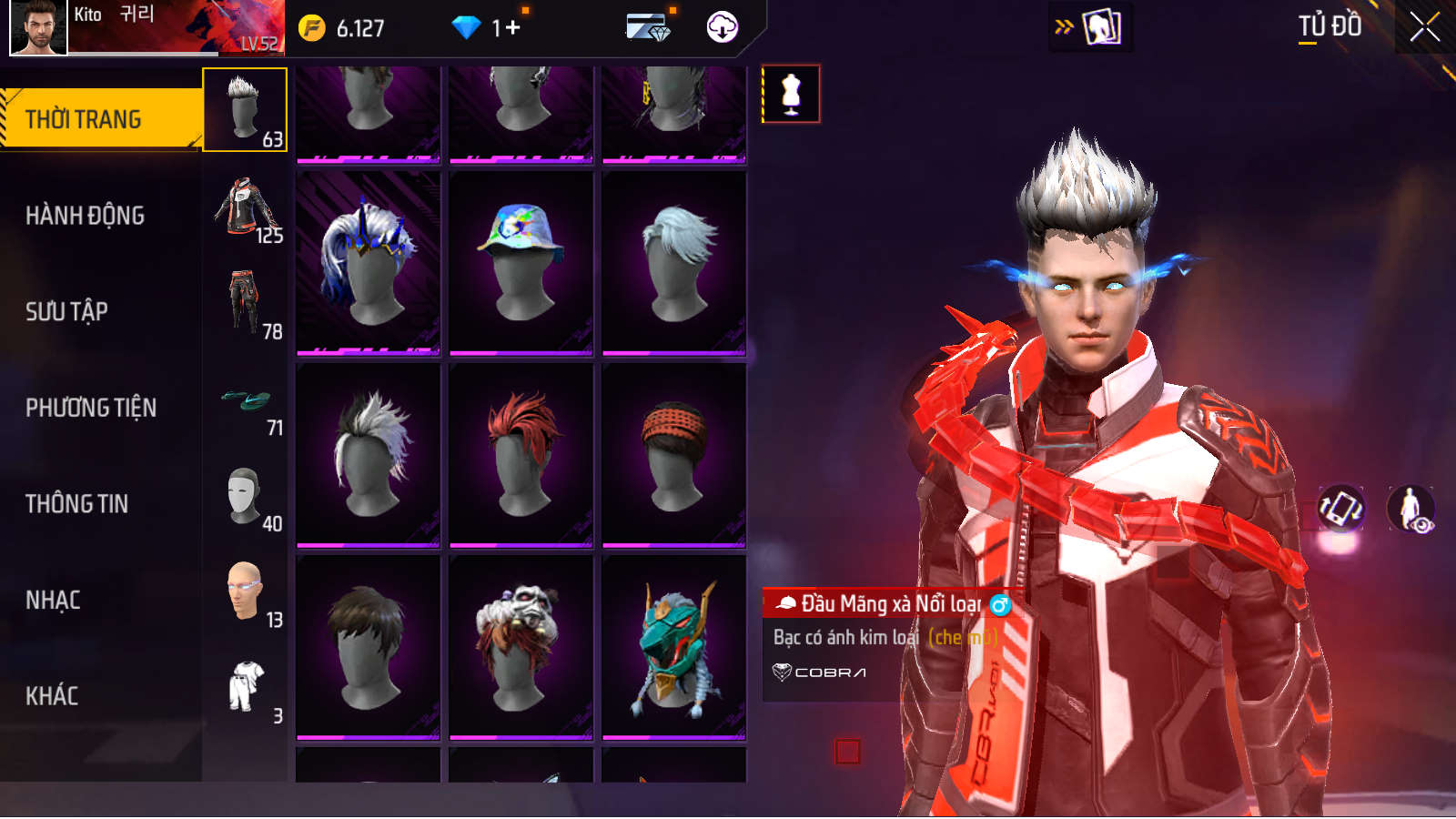Select the jacket tops category with 125 items
The width and height of the screenshot is (1456, 819).
[246, 209]
